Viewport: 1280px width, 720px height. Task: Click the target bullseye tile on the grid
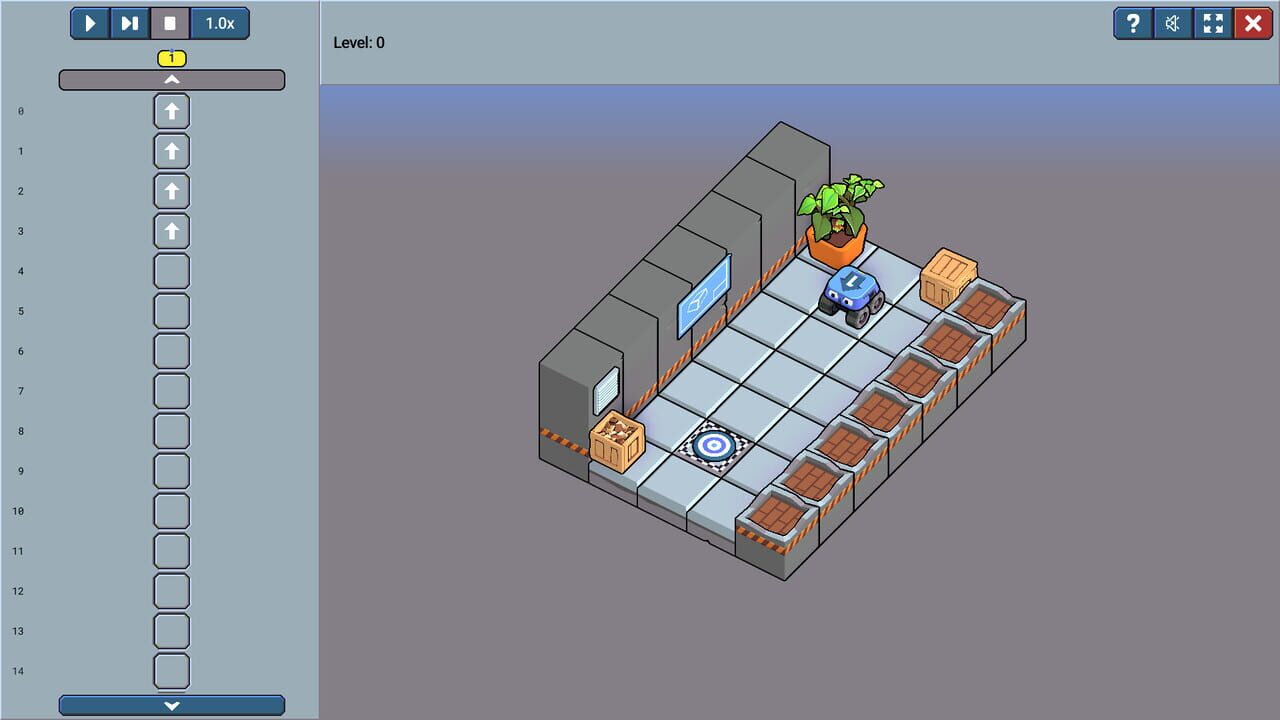pyautogui.click(x=713, y=443)
